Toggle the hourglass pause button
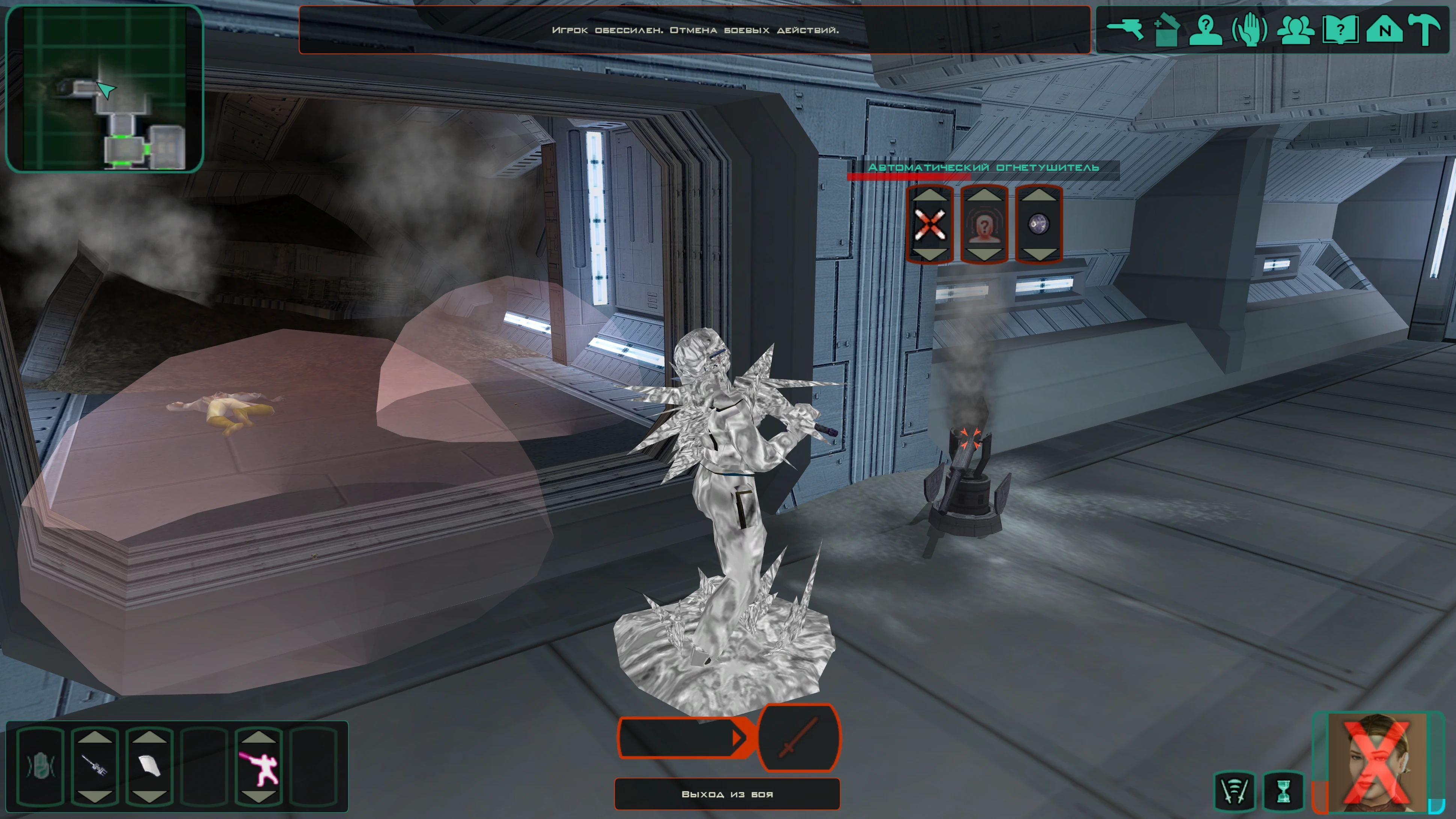The image size is (1456, 819). [x=1284, y=791]
